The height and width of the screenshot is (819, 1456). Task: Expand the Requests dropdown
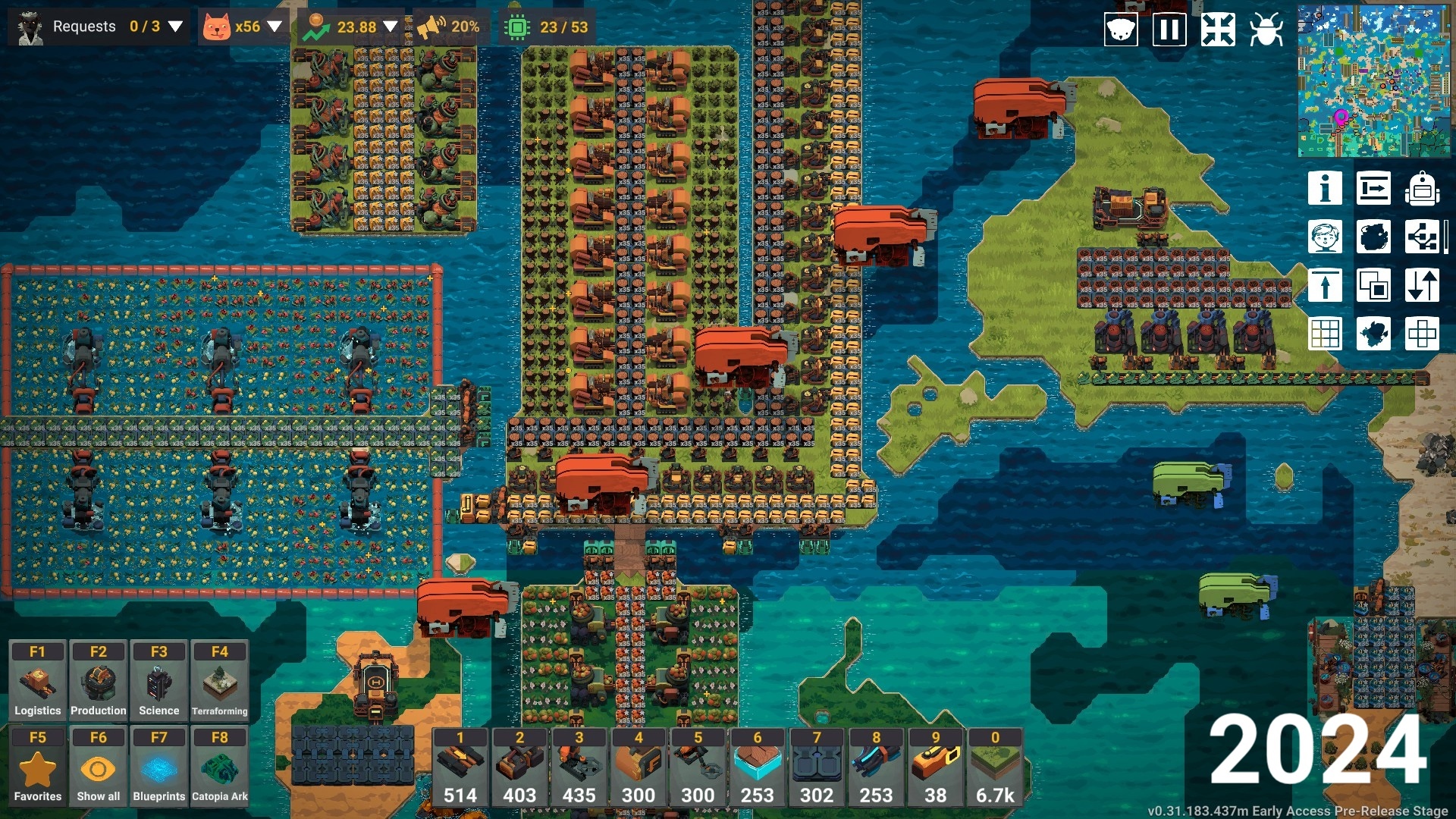pyautogui.click(x=175, y=27)
